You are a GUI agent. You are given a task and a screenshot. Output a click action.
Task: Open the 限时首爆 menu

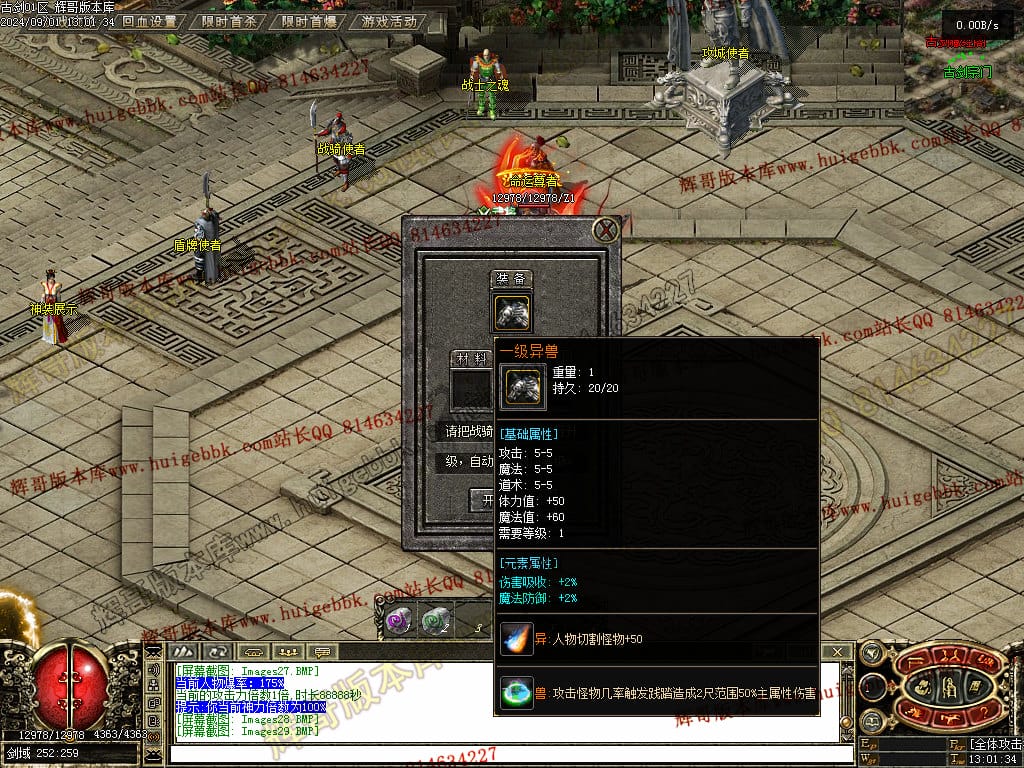pyautogui.click(x=308, y=21)
